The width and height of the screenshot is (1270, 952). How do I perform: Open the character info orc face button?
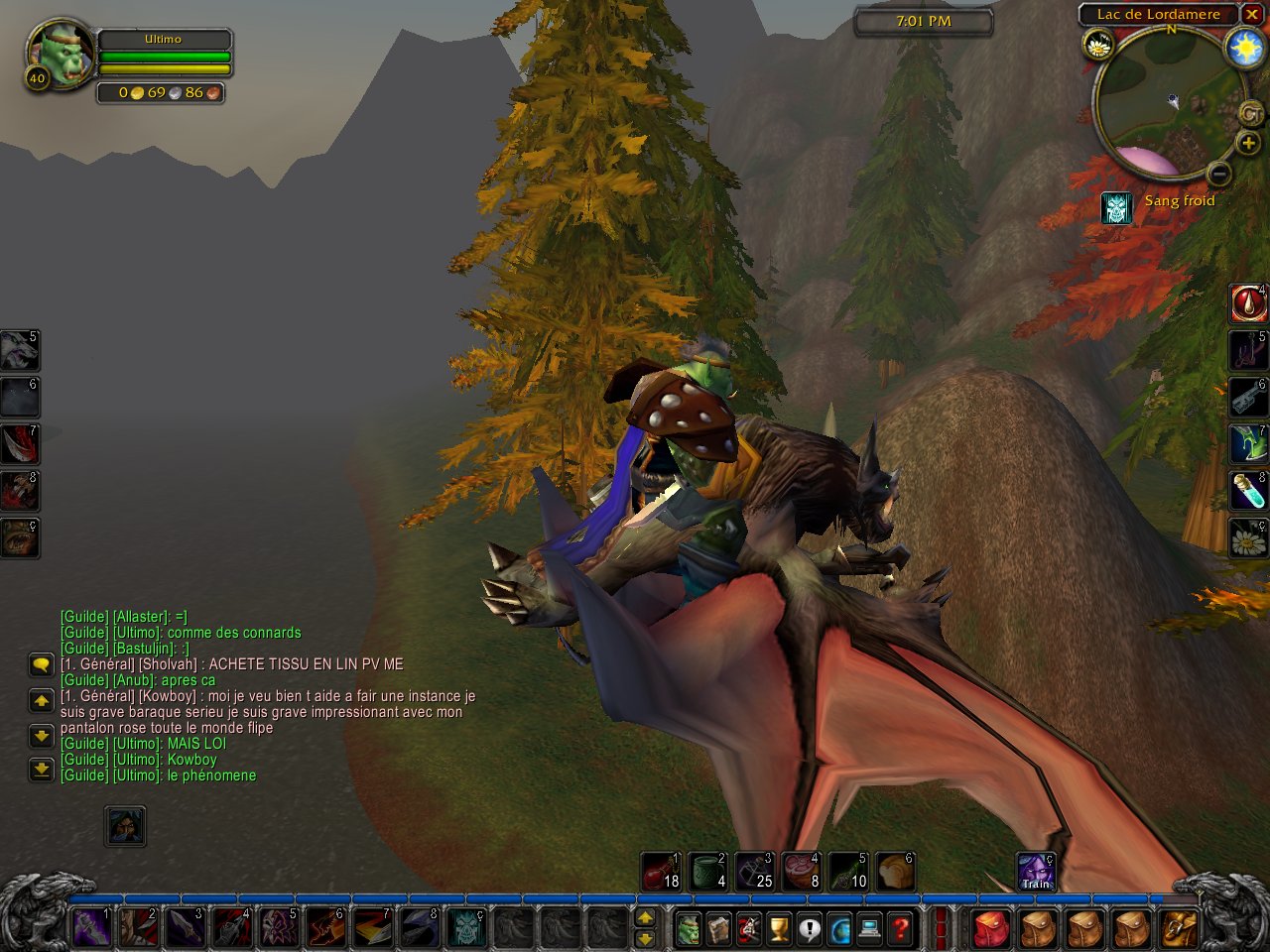[x=688, y=929]
